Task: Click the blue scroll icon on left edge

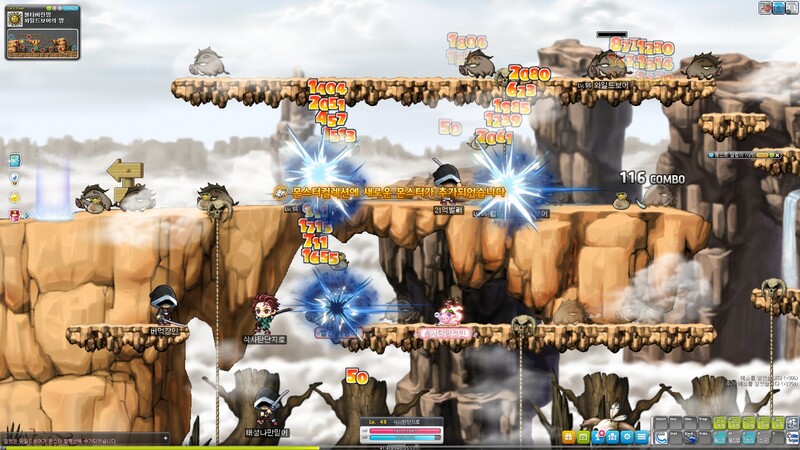Action: pyautogui.click(x=15, y=160)
